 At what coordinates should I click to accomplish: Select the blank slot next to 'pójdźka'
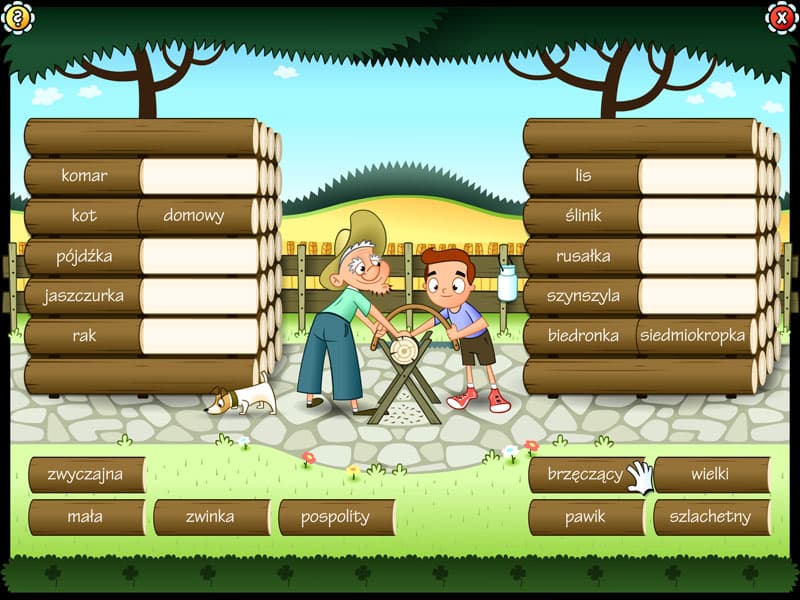(x=200, y=256)
